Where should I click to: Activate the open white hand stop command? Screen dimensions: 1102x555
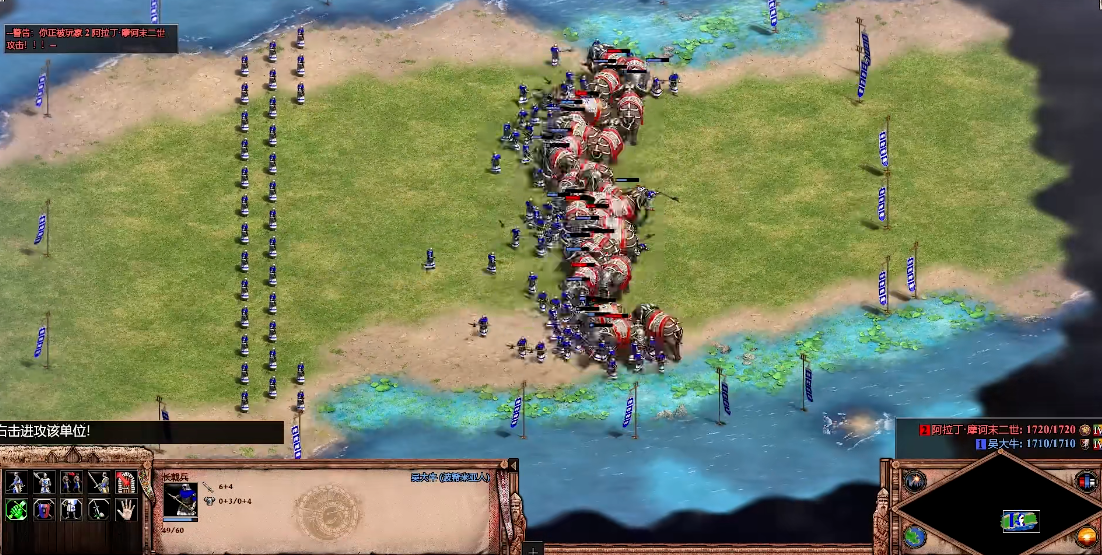click(x=125, y=510)
